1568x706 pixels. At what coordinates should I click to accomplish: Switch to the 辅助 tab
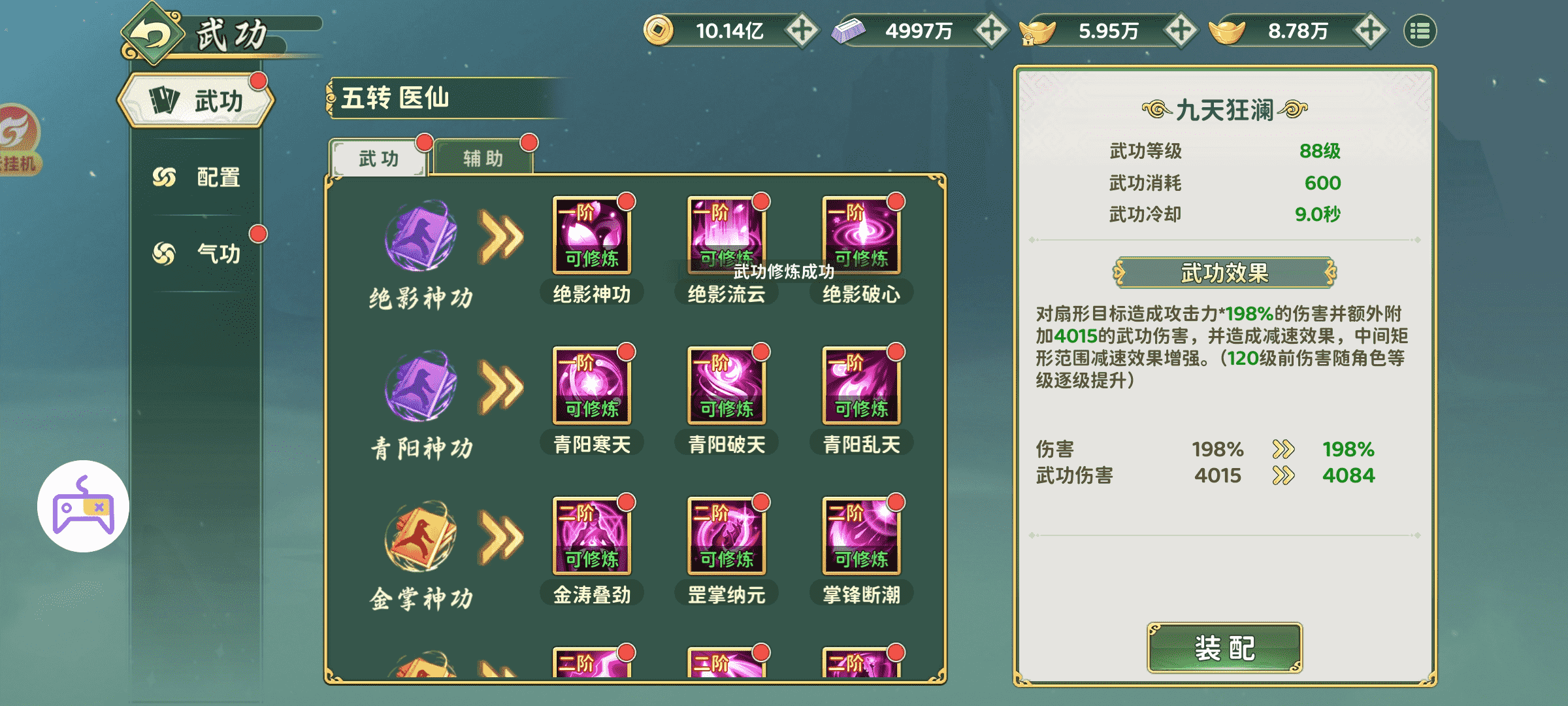483,158
